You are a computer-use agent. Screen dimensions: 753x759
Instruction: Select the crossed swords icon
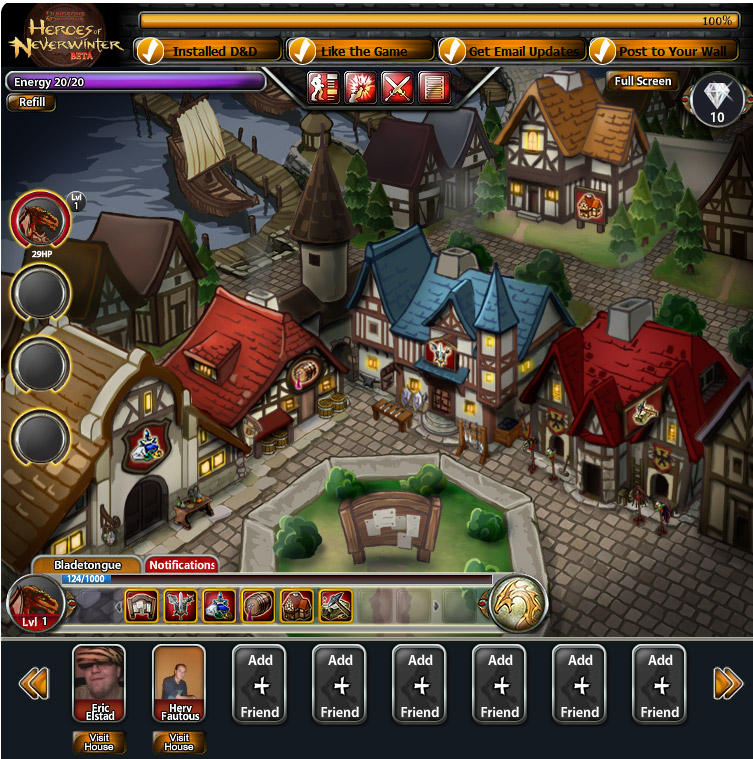pos(396,88)
